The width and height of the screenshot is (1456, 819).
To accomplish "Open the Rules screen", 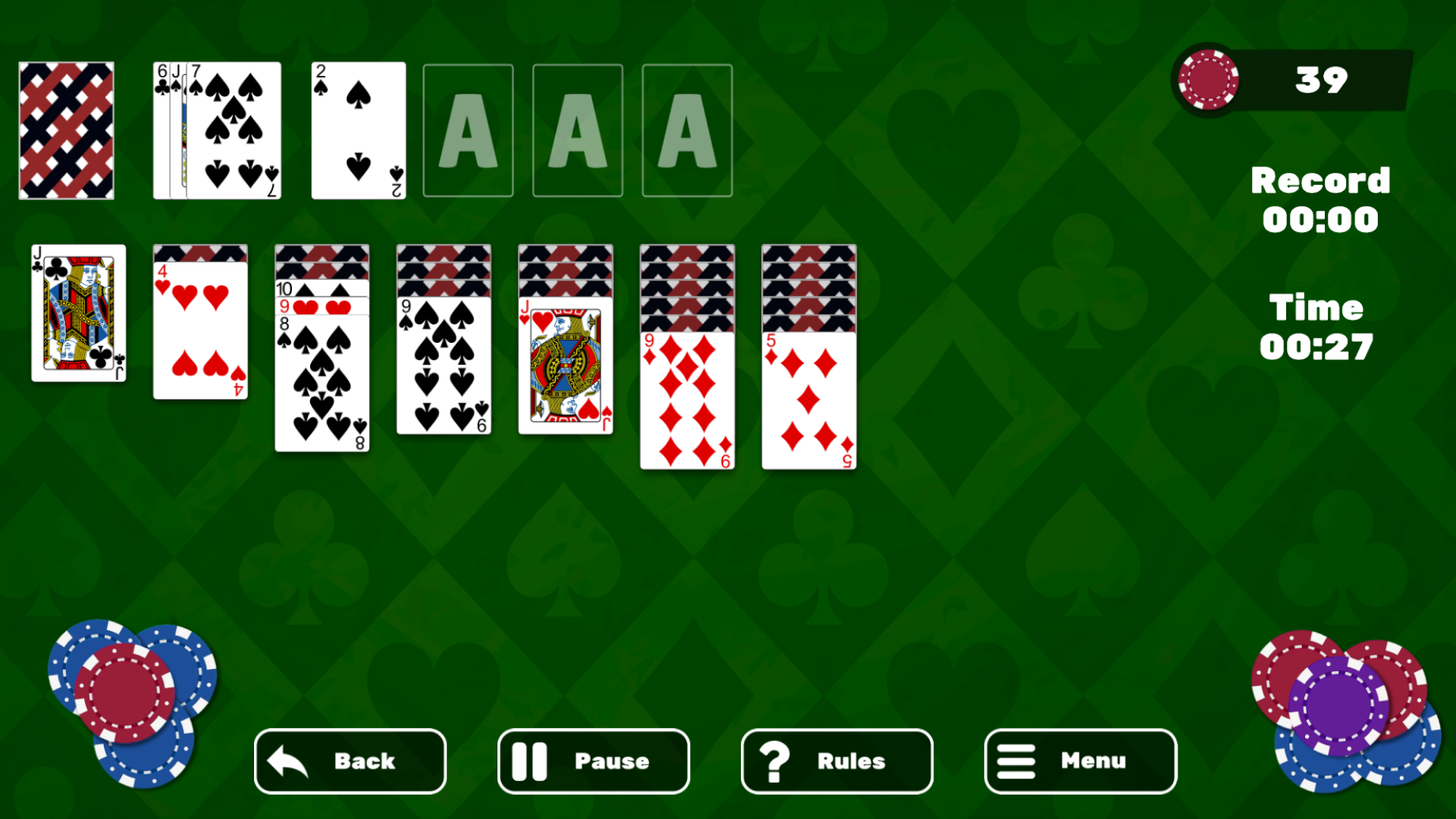I will pos(836,761).
